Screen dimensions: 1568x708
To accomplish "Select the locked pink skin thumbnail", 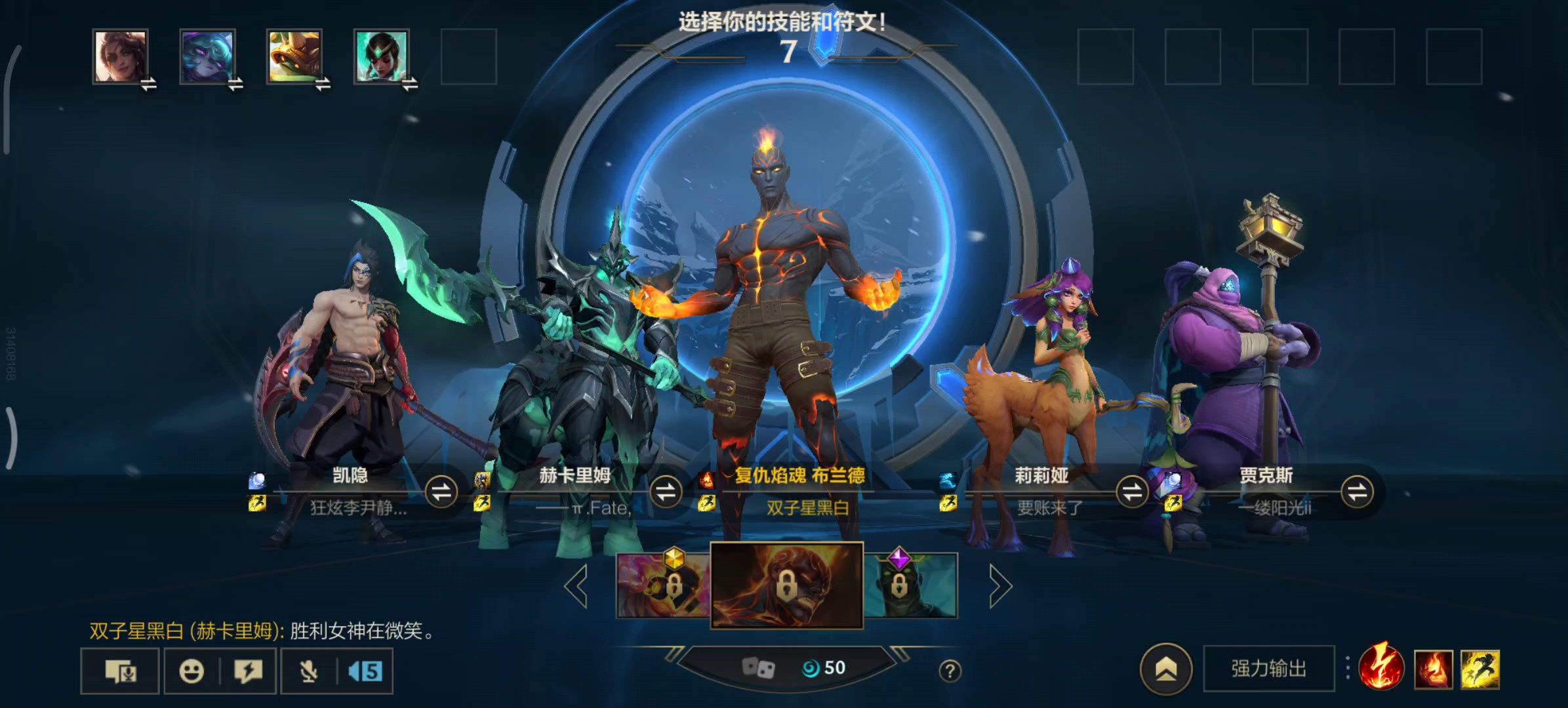I will (663, 585).
